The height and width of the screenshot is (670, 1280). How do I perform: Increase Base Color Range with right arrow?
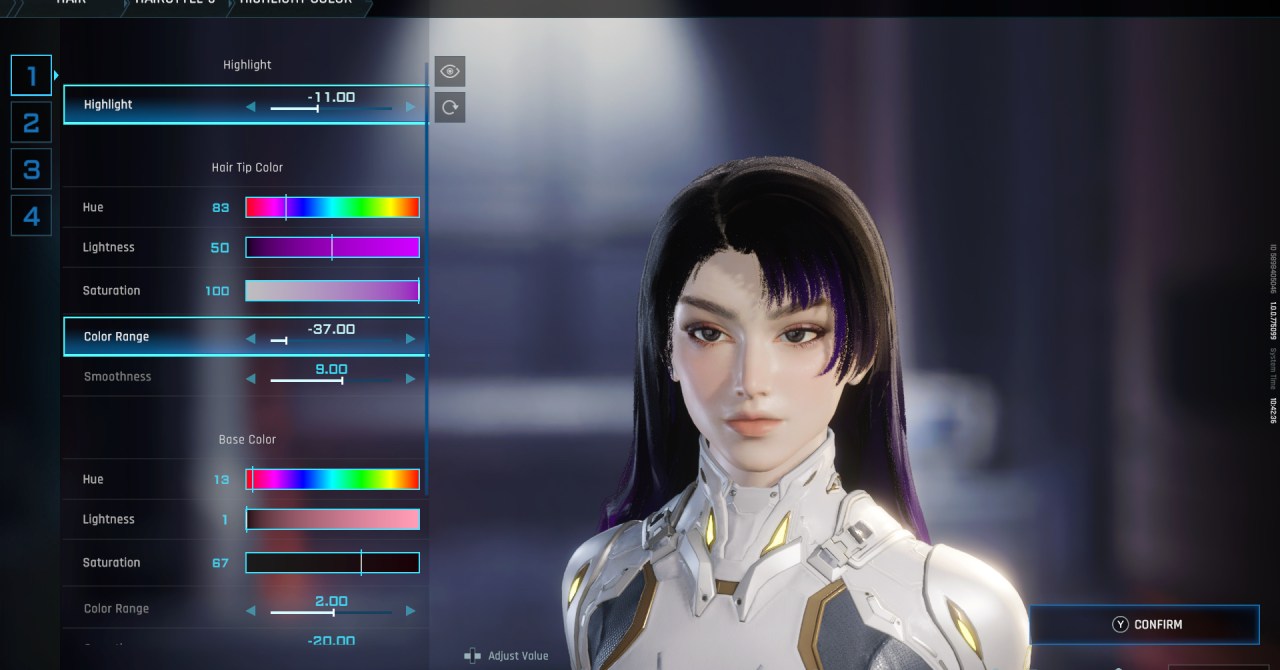(x=410, y=611)
